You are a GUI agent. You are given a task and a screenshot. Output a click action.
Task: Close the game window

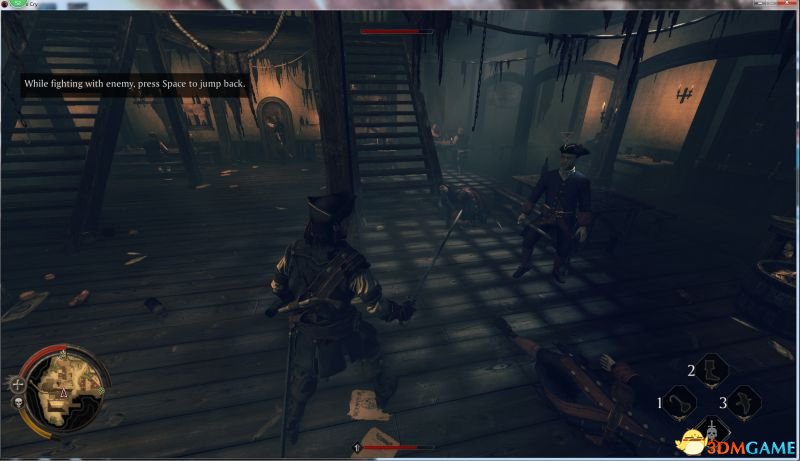tap(787, 4)
